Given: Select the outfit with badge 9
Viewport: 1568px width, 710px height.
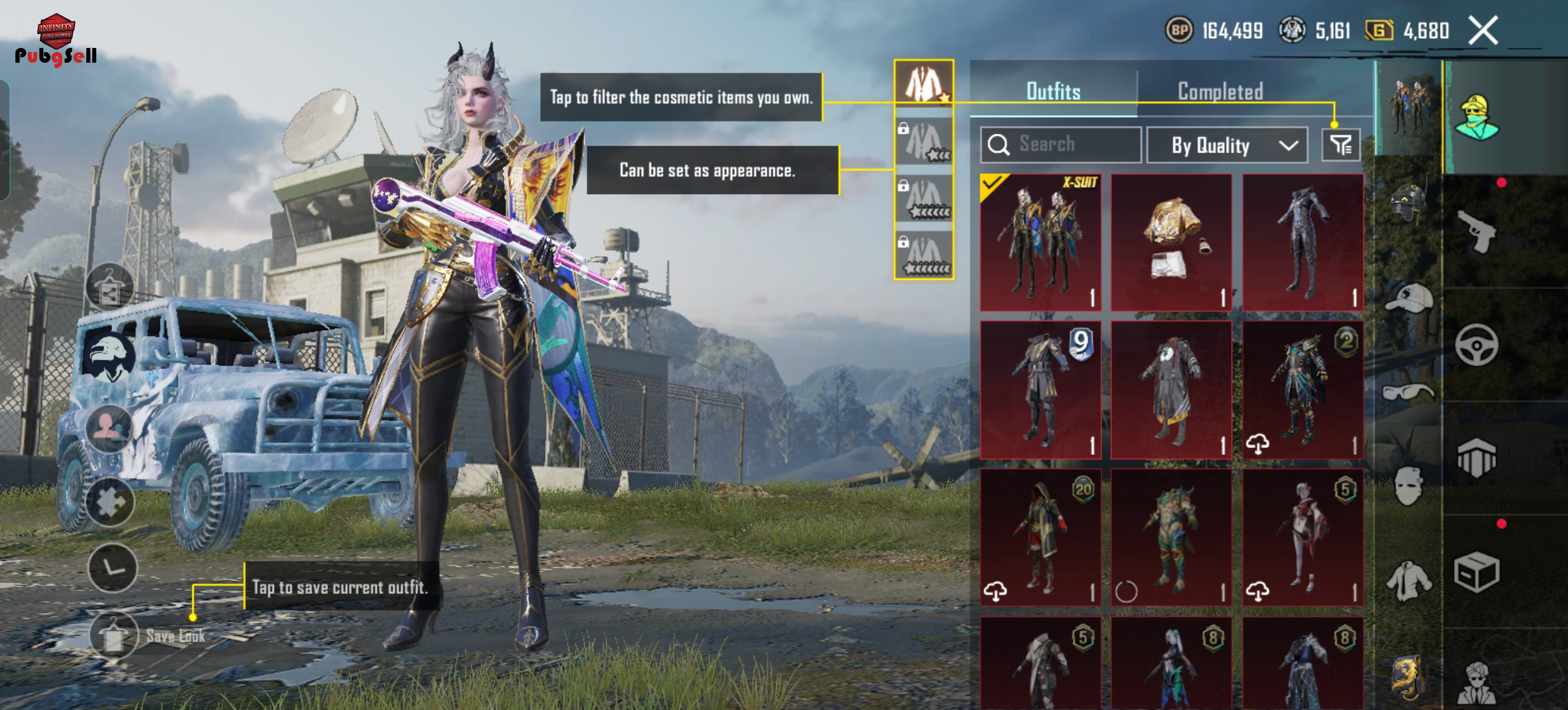Looking at the screenshot, I should click(1040, 390).
